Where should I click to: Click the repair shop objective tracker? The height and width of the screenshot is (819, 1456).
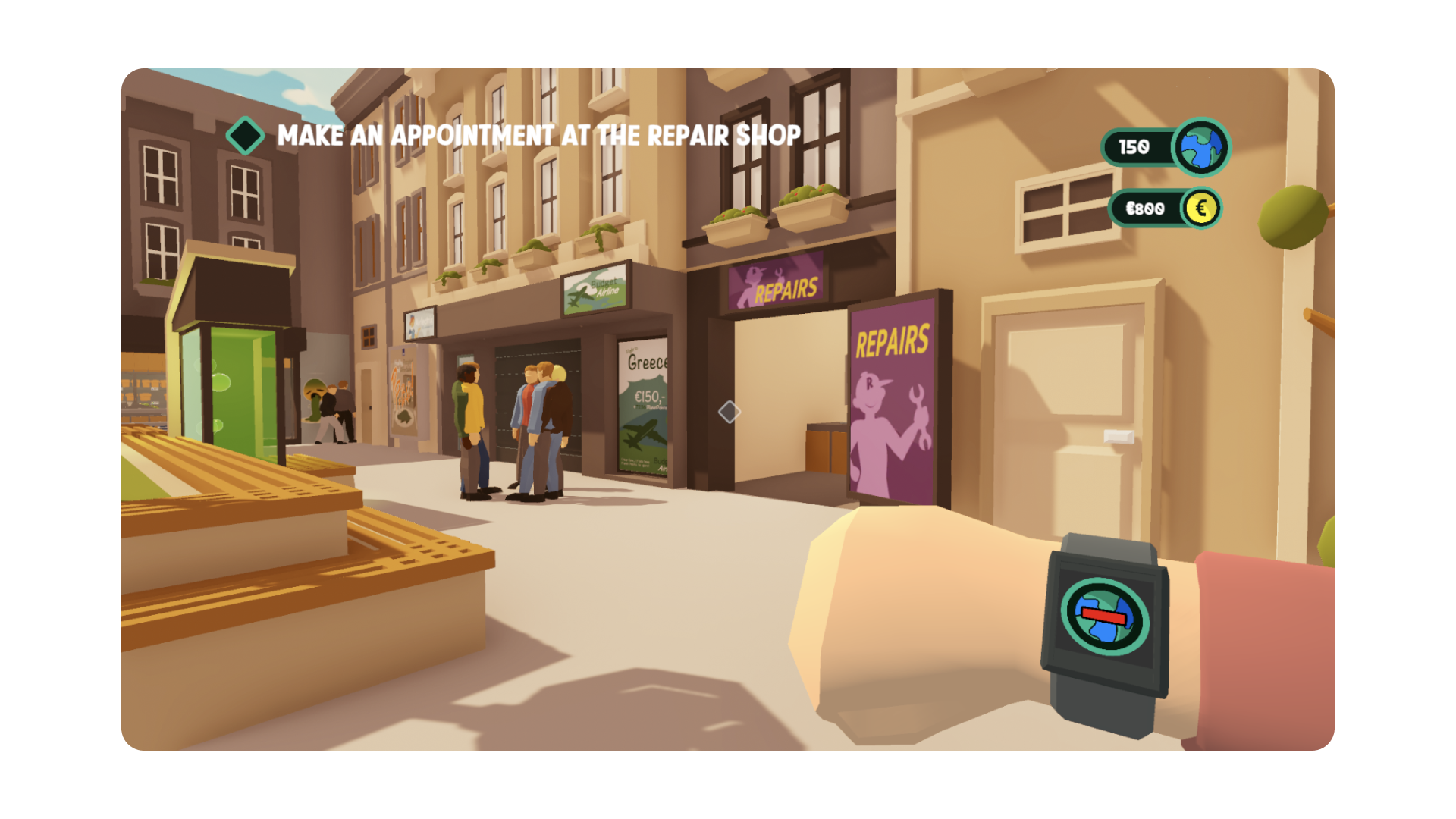pos(538,136)
